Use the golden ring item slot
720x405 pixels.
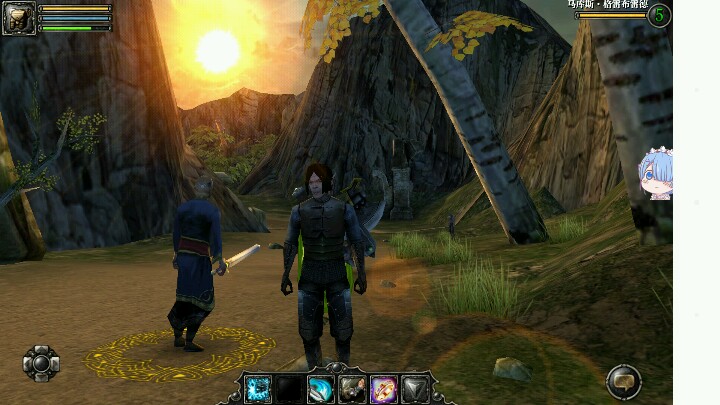click(384, 389)
